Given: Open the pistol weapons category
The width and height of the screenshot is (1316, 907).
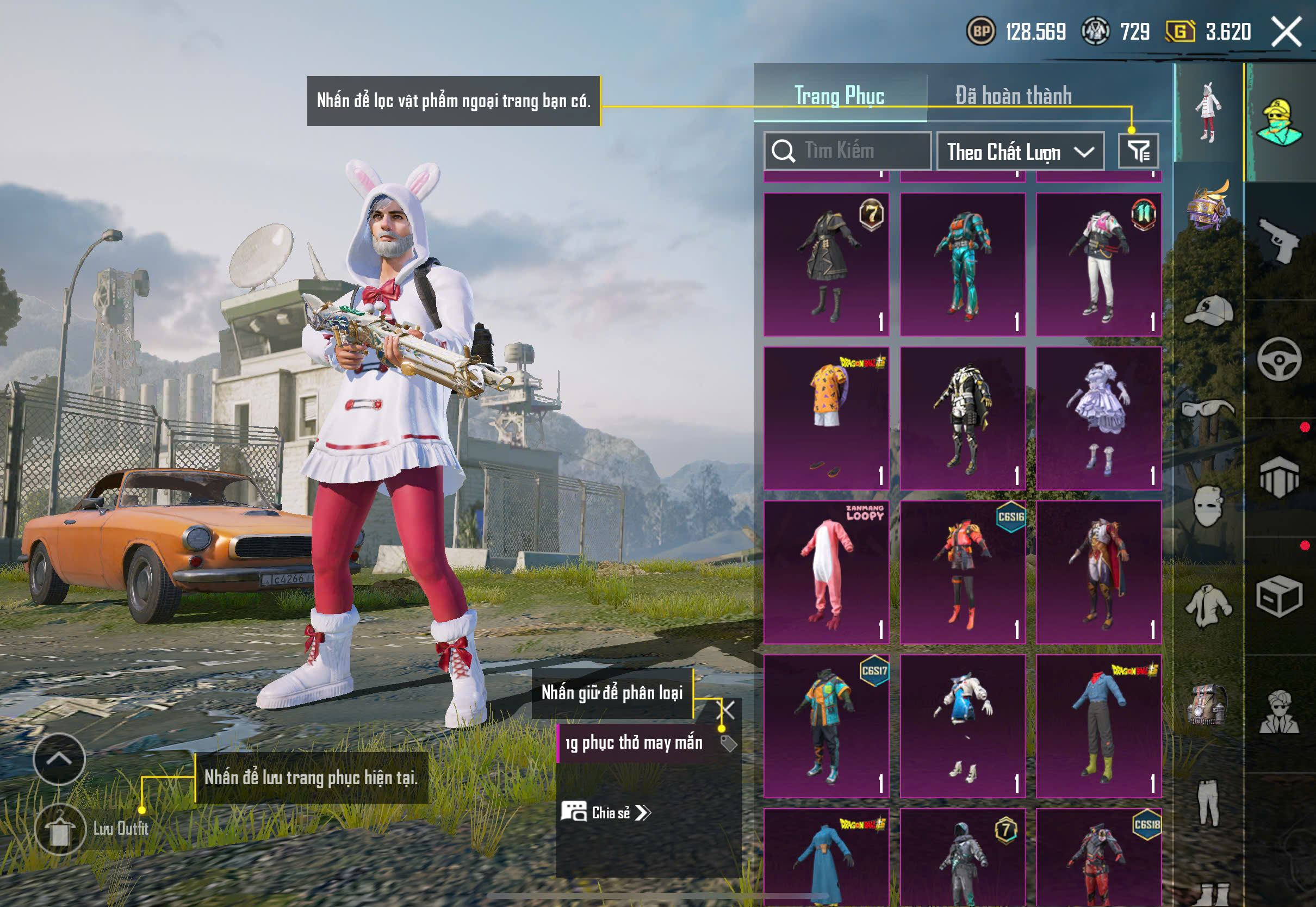Looking at the screenshot, I should click(x=1279, y=241).
